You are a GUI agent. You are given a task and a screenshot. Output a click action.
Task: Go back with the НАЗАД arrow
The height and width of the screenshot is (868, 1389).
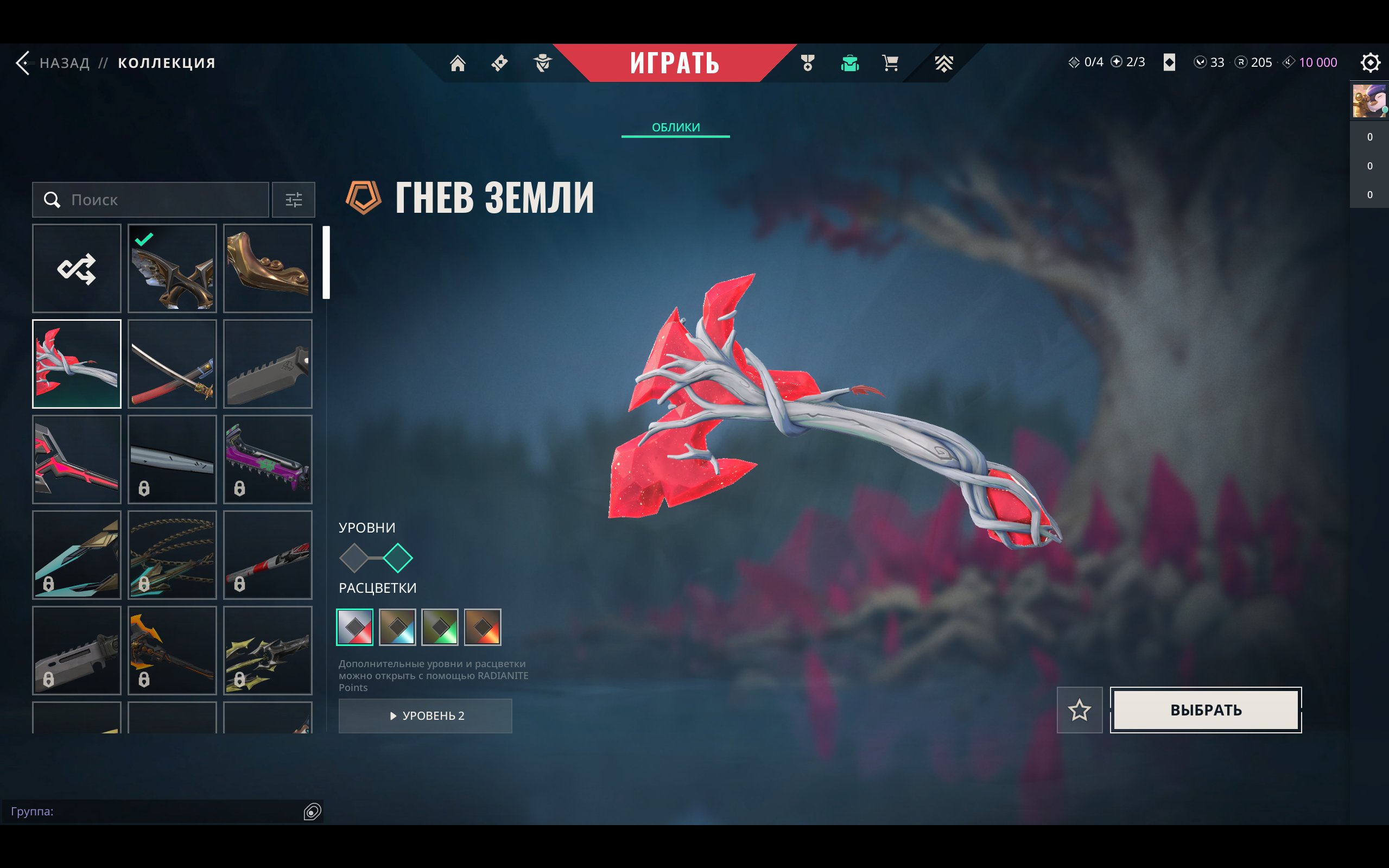(x=23, y=62)
